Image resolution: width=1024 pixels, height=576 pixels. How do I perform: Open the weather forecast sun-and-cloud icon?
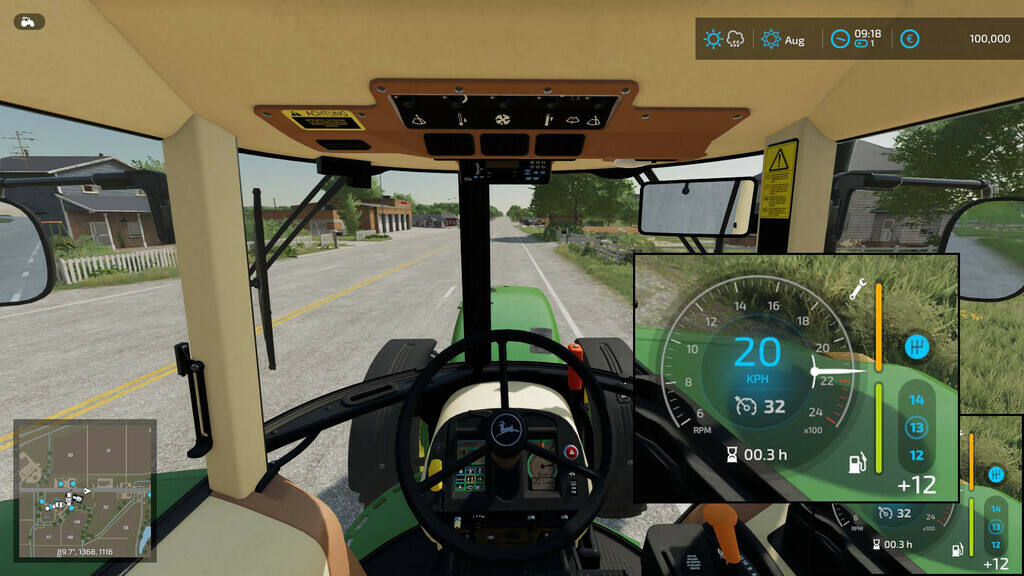(724, 39)
